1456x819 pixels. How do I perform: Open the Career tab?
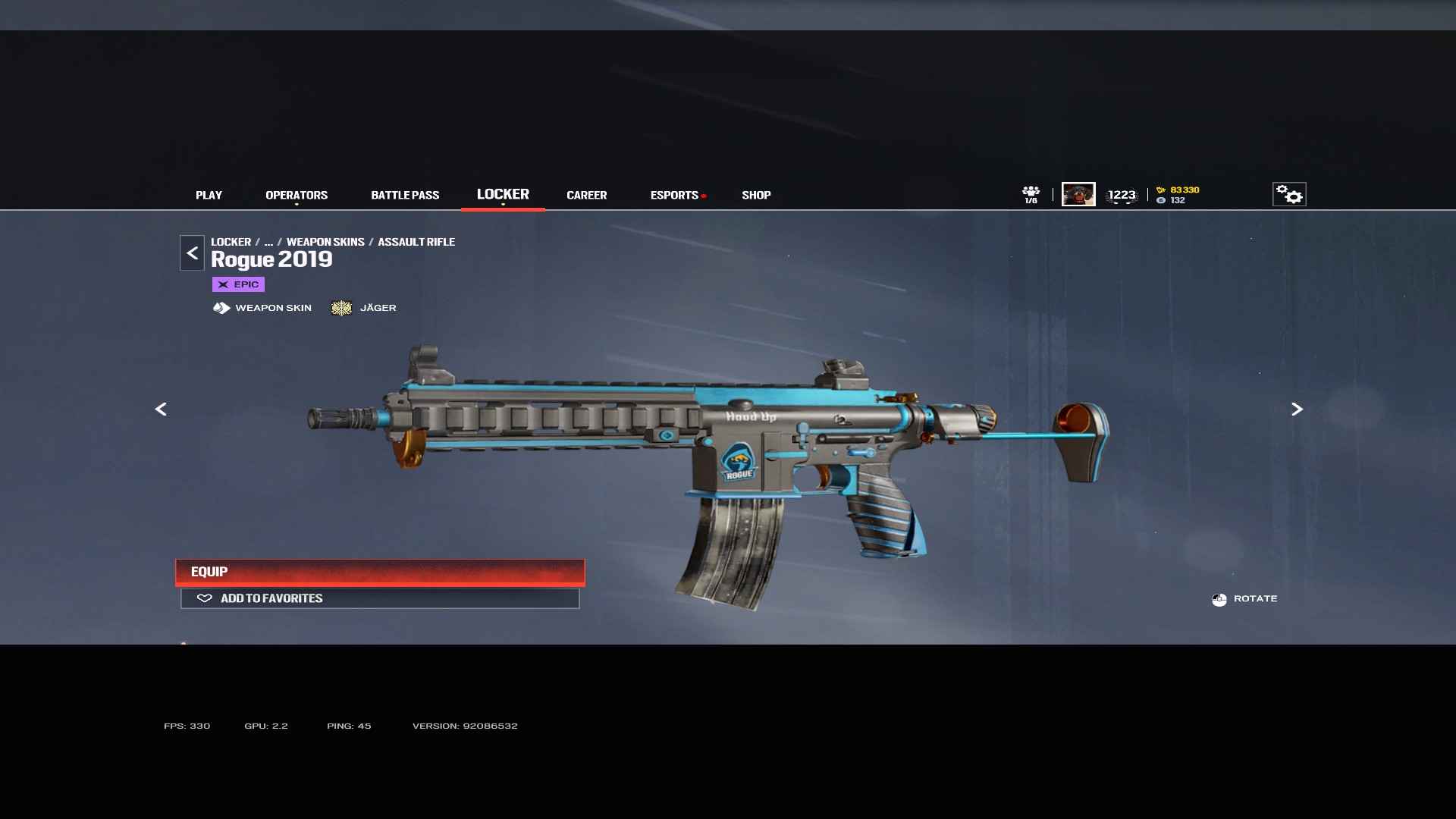tap(586, 195)
